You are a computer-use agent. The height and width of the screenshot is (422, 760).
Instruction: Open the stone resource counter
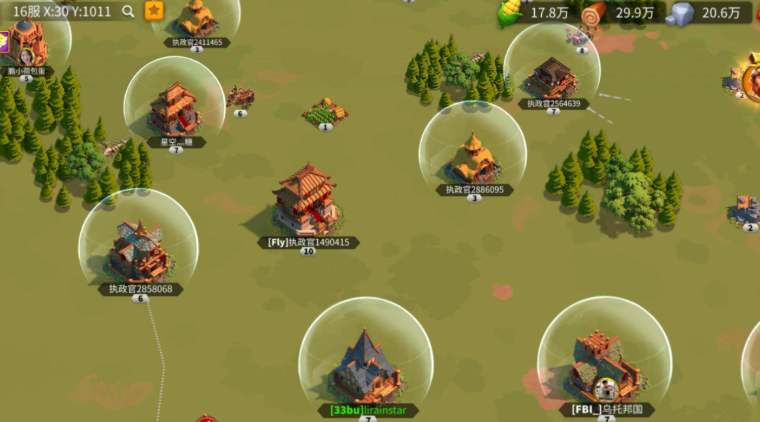point(709,13)
